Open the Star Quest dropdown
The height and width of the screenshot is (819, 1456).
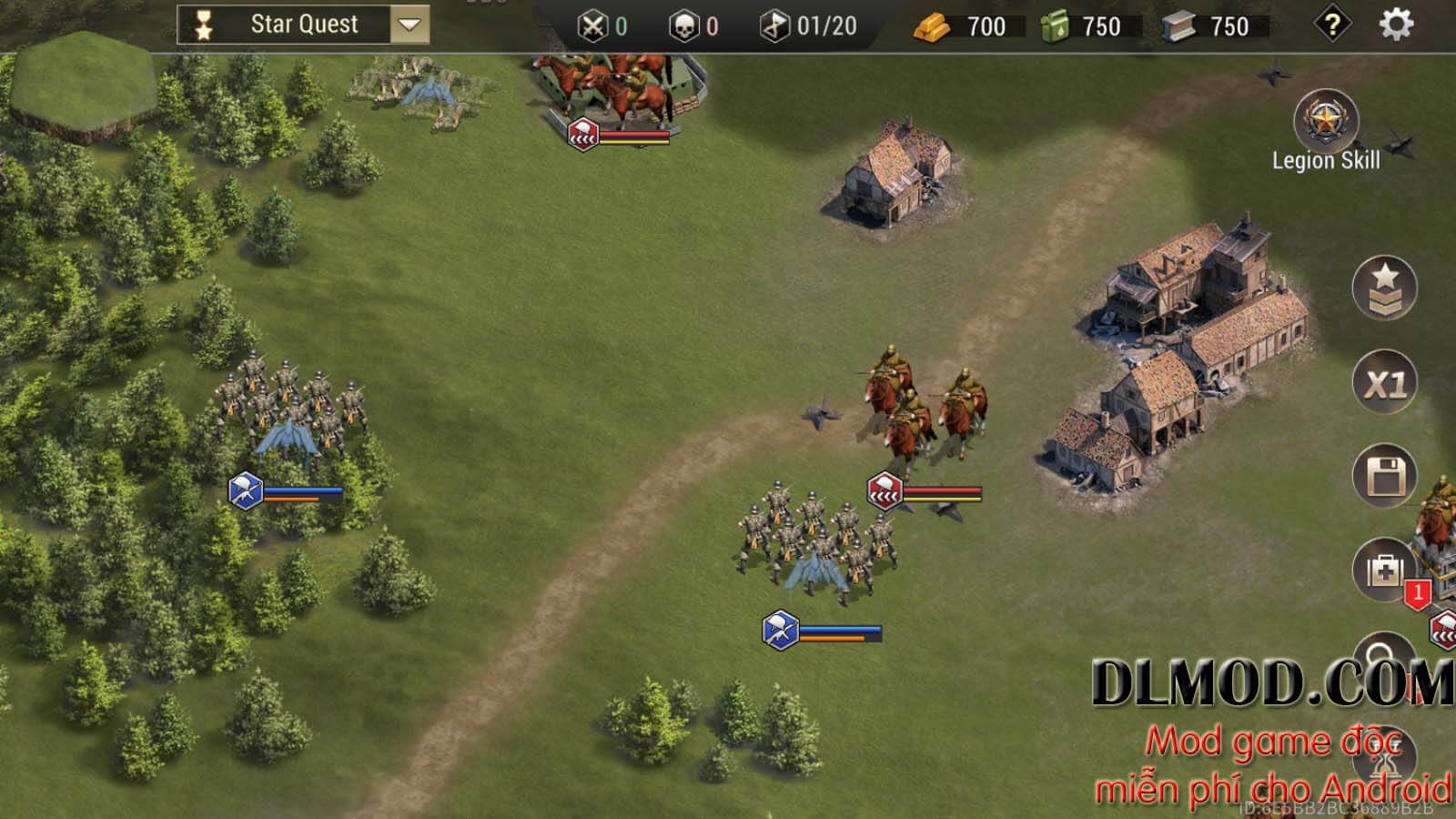409,25
